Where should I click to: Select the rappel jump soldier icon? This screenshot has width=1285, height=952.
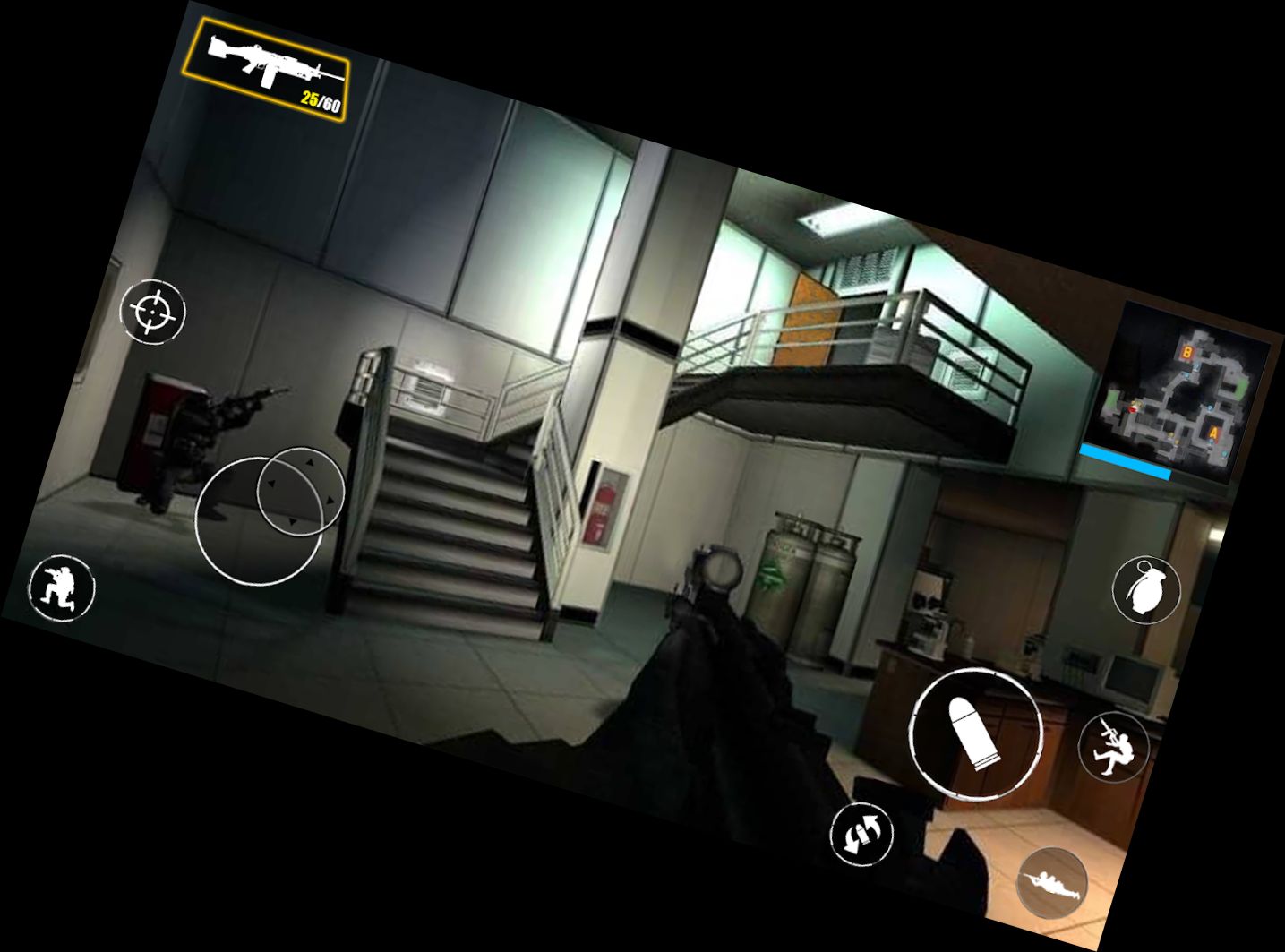pyautogui.click(x=1112, y=744)
